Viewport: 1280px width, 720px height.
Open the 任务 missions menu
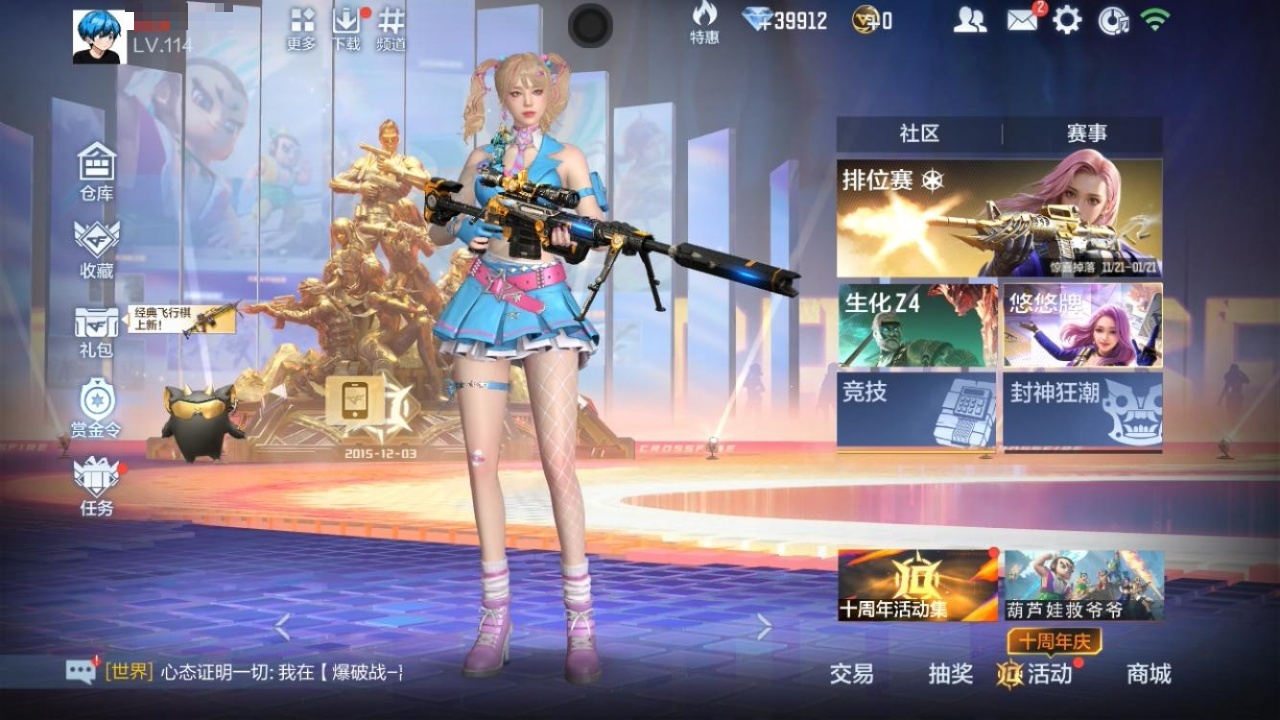[x=97, y=485]
